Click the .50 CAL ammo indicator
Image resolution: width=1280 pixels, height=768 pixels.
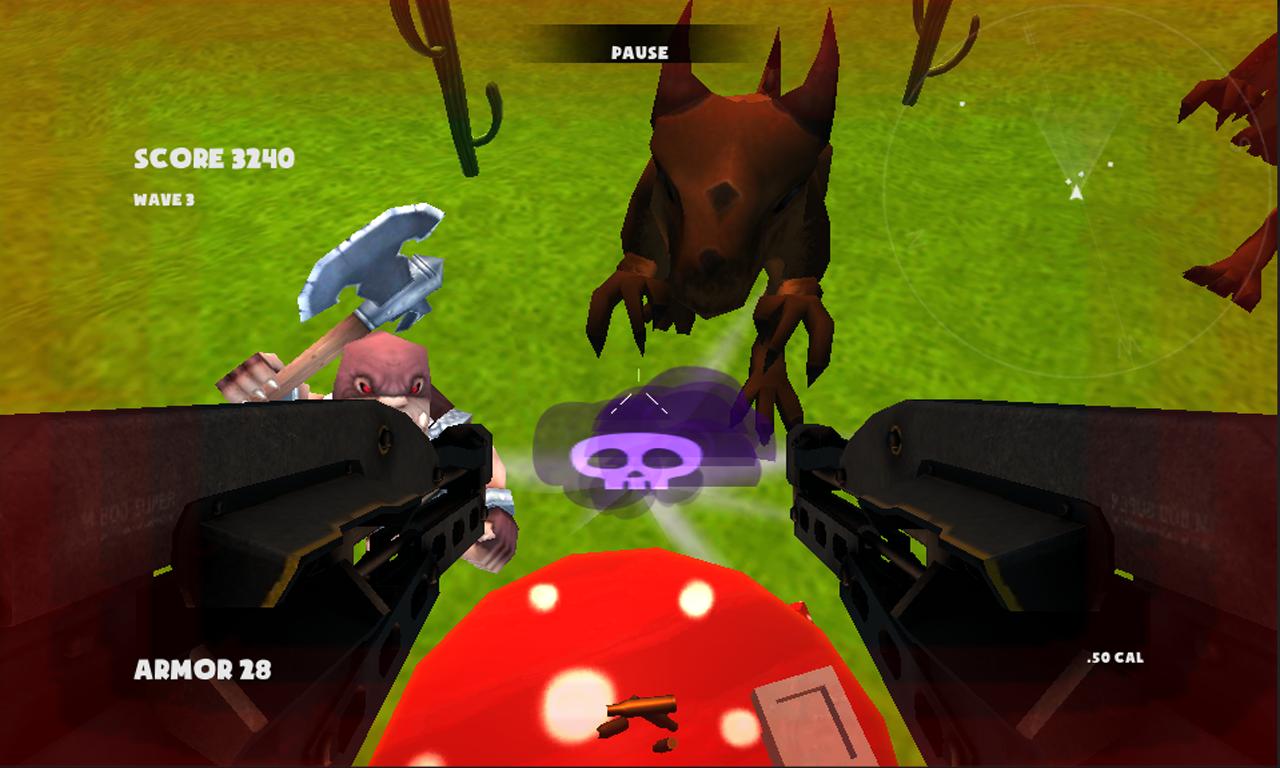tap(1118, 659)
